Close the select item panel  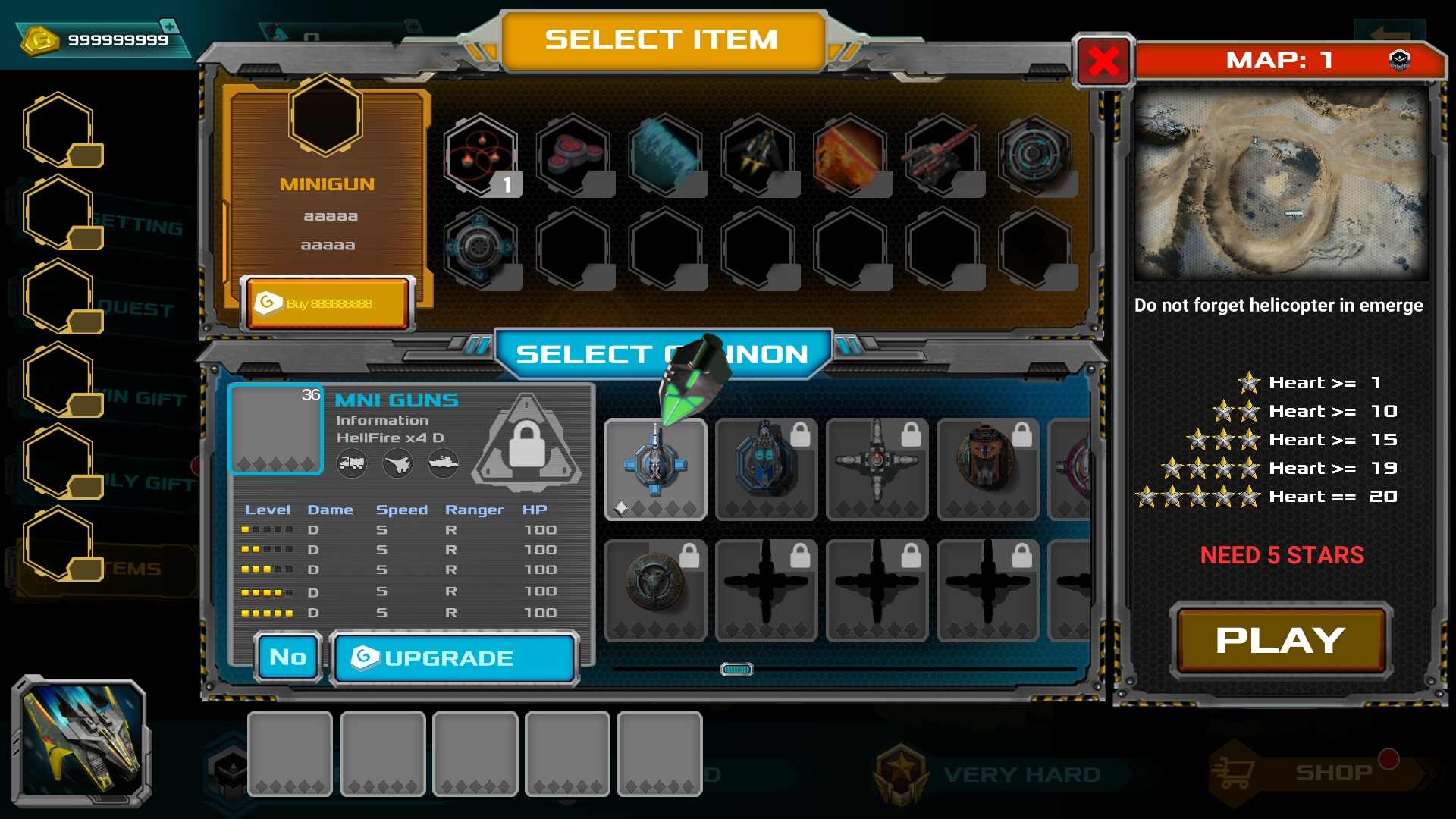[1103, 61]
